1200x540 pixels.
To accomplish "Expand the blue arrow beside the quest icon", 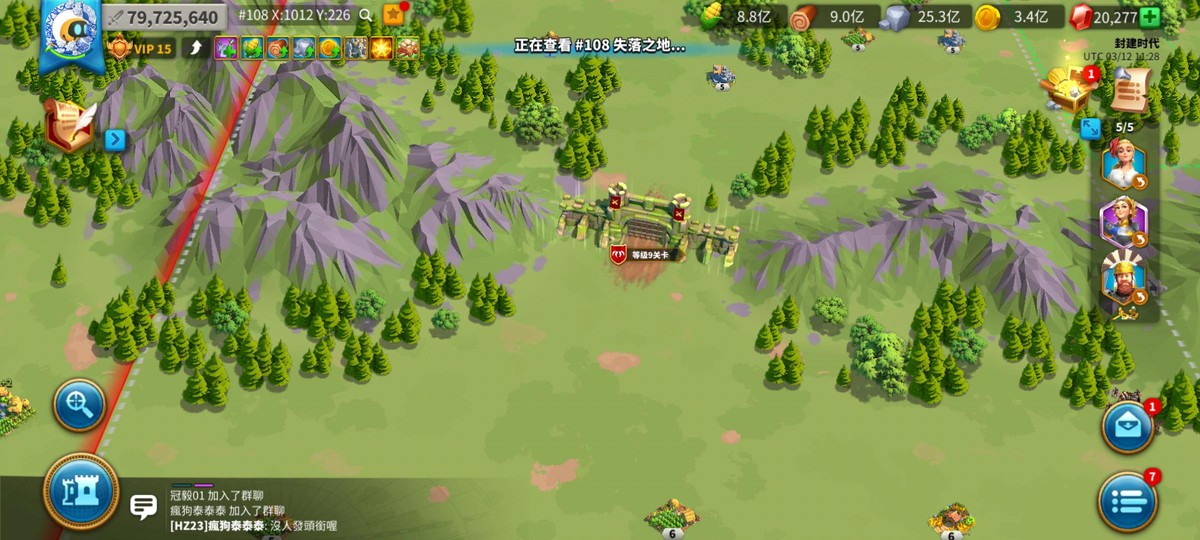I will point(115,140).
